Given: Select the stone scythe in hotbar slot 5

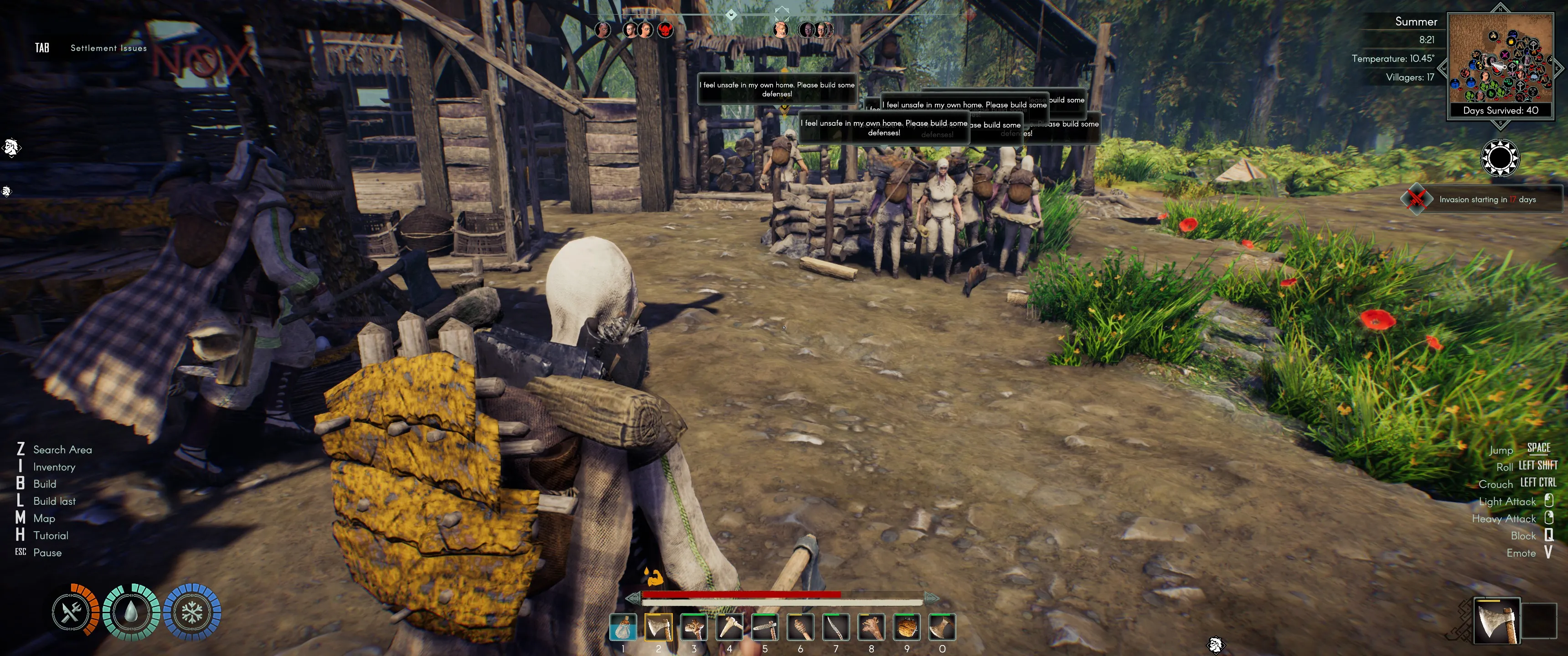Looking at the screenshot, I should click(764, 627).
